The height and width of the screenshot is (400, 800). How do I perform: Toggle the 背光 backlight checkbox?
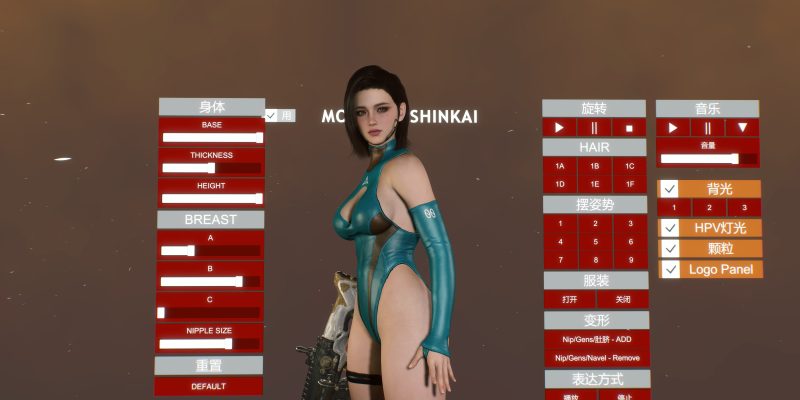[x=670, y=189]
